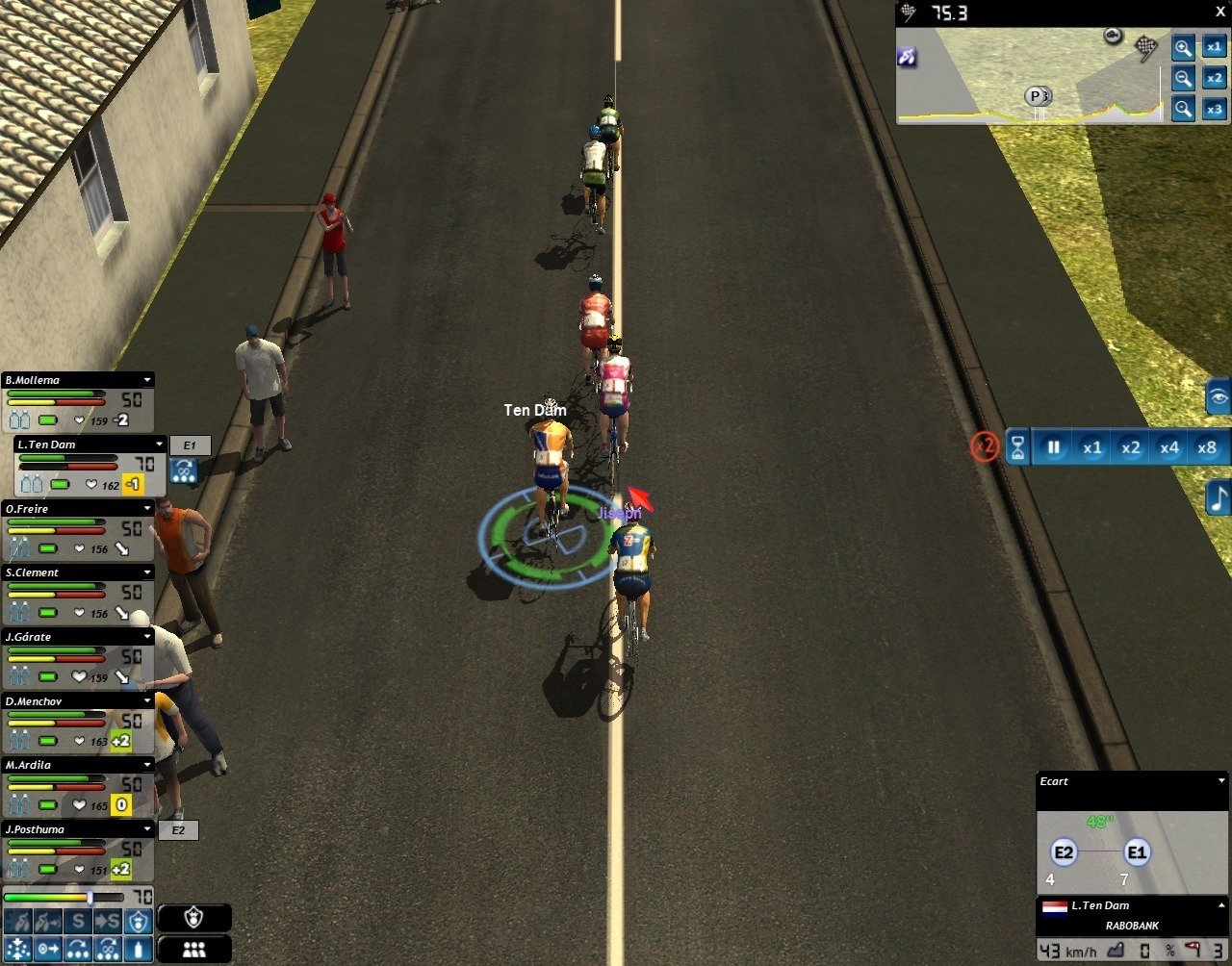Open the team riders group button
The image size is (1232, 966).
pos(194,949)
